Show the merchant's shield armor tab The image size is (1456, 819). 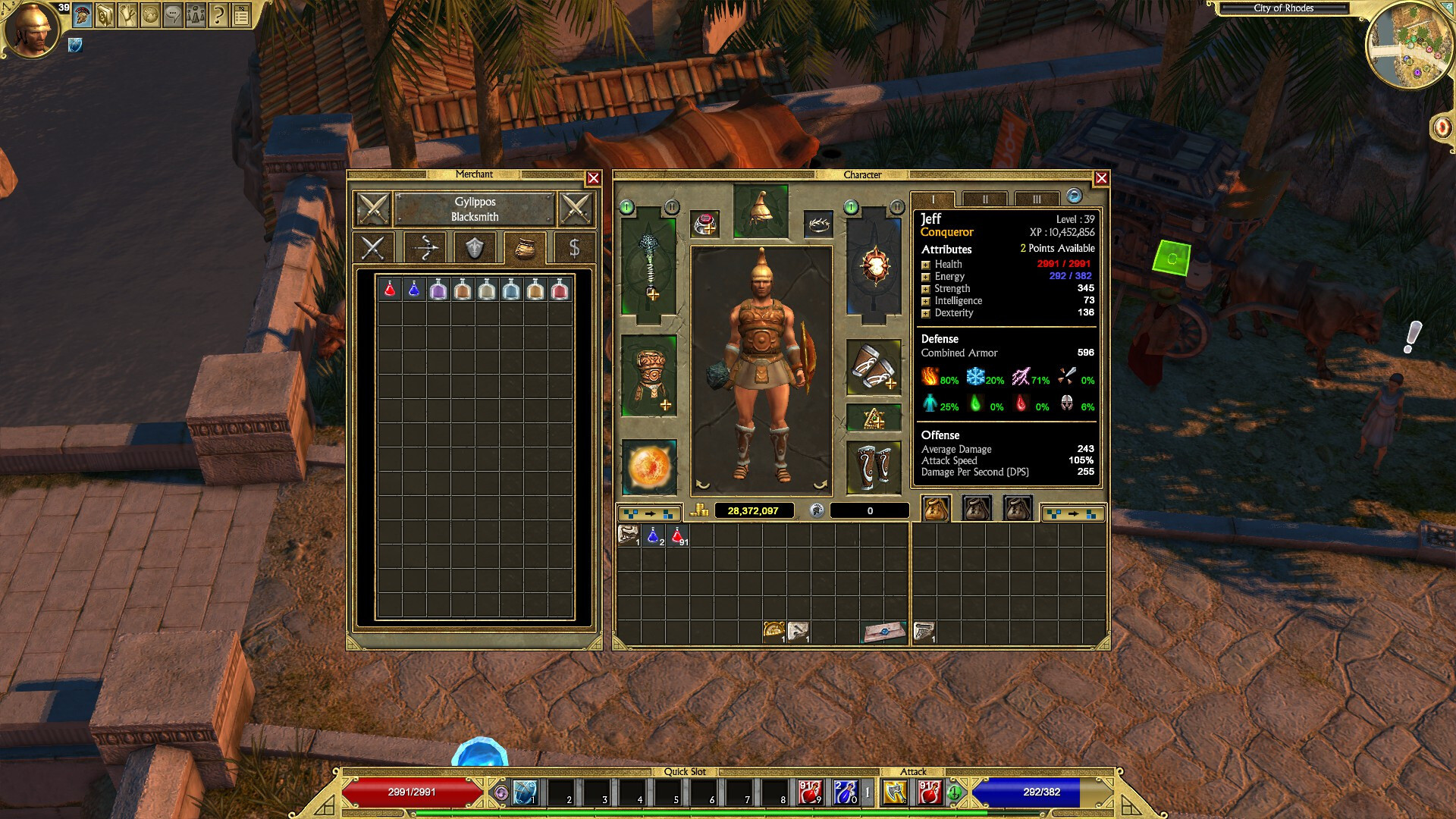click(x=475, y=248)
